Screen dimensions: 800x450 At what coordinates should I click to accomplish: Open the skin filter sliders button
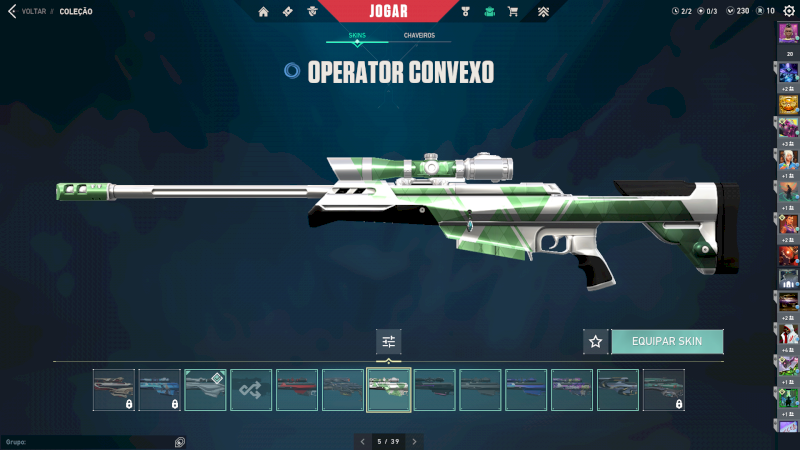[389, 342]
